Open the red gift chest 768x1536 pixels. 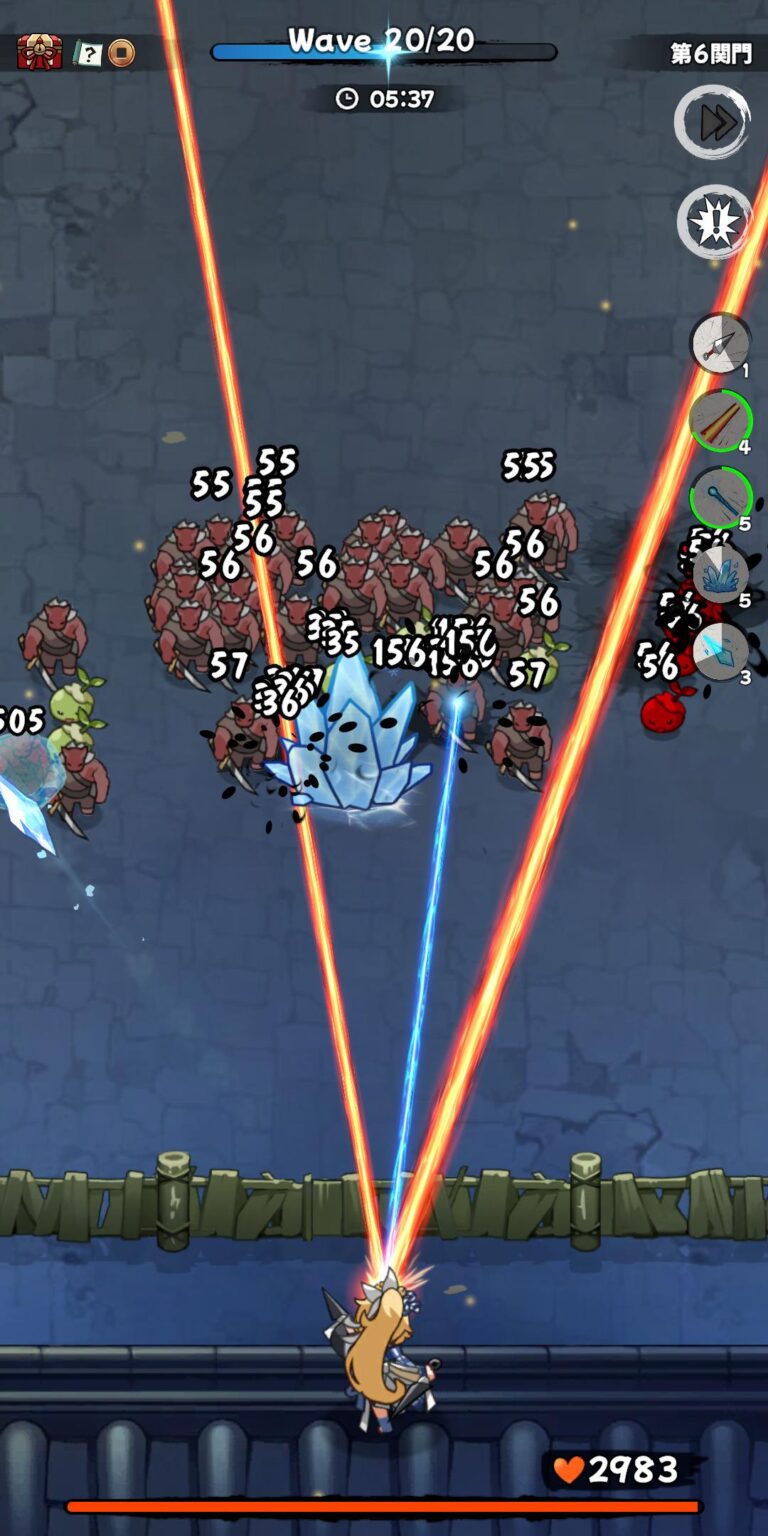click(39, 52)
